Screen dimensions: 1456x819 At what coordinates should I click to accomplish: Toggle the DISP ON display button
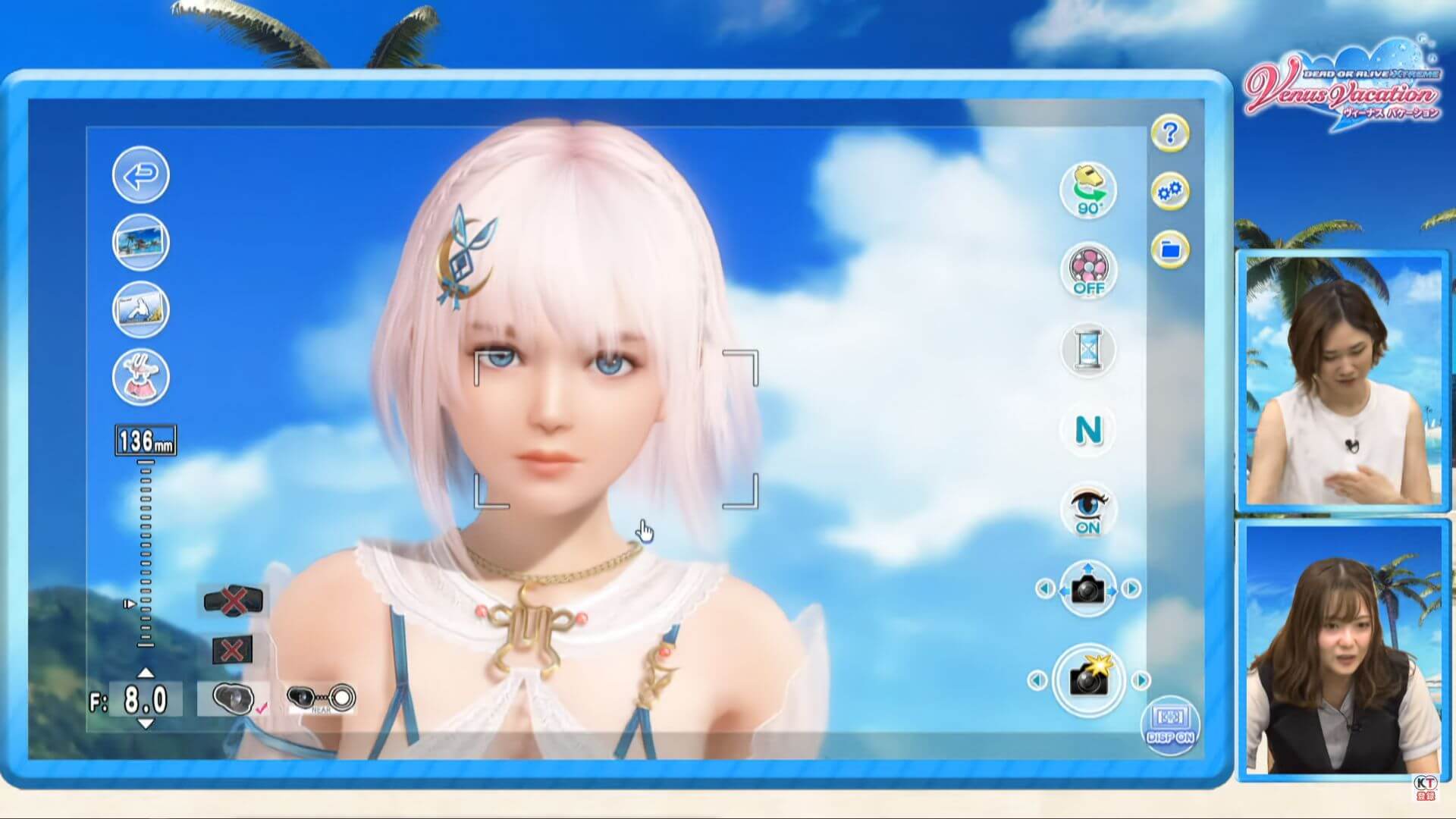click(x=1170, y=726)
